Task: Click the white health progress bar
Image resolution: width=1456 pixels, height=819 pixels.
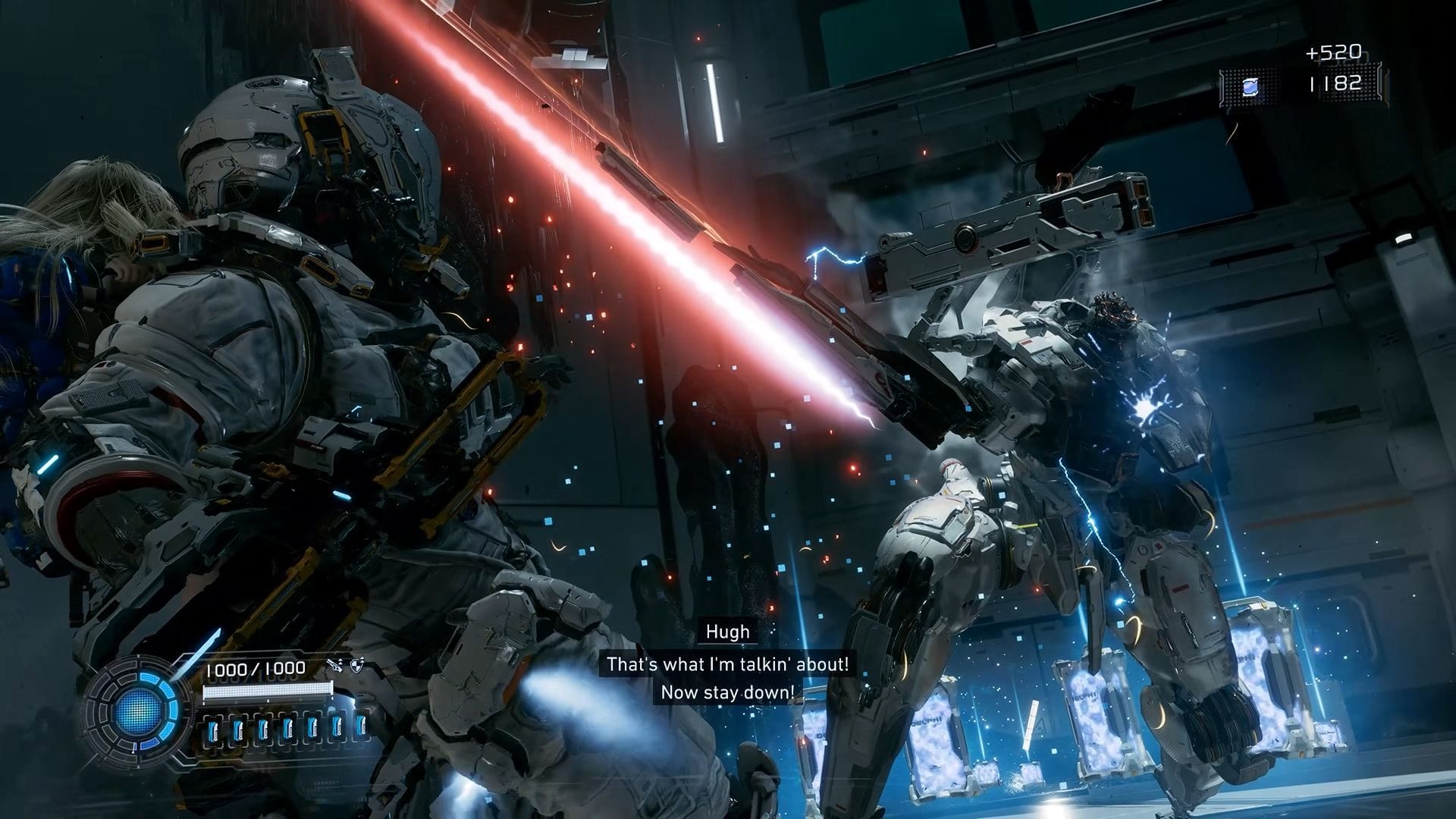Action: pyautogui.click(x=268, y=691)
